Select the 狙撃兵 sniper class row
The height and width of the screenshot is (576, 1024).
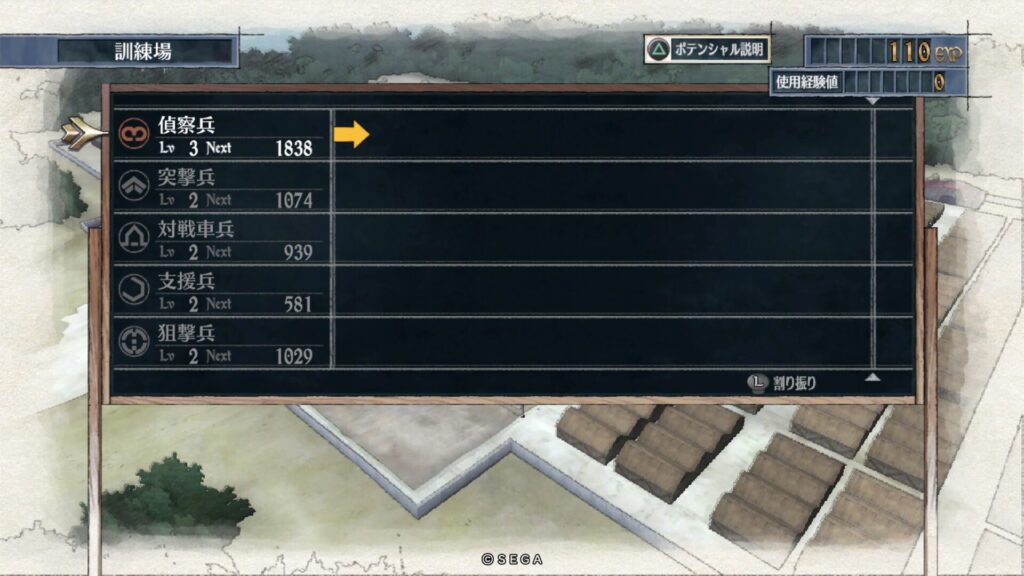click(222, 343)
